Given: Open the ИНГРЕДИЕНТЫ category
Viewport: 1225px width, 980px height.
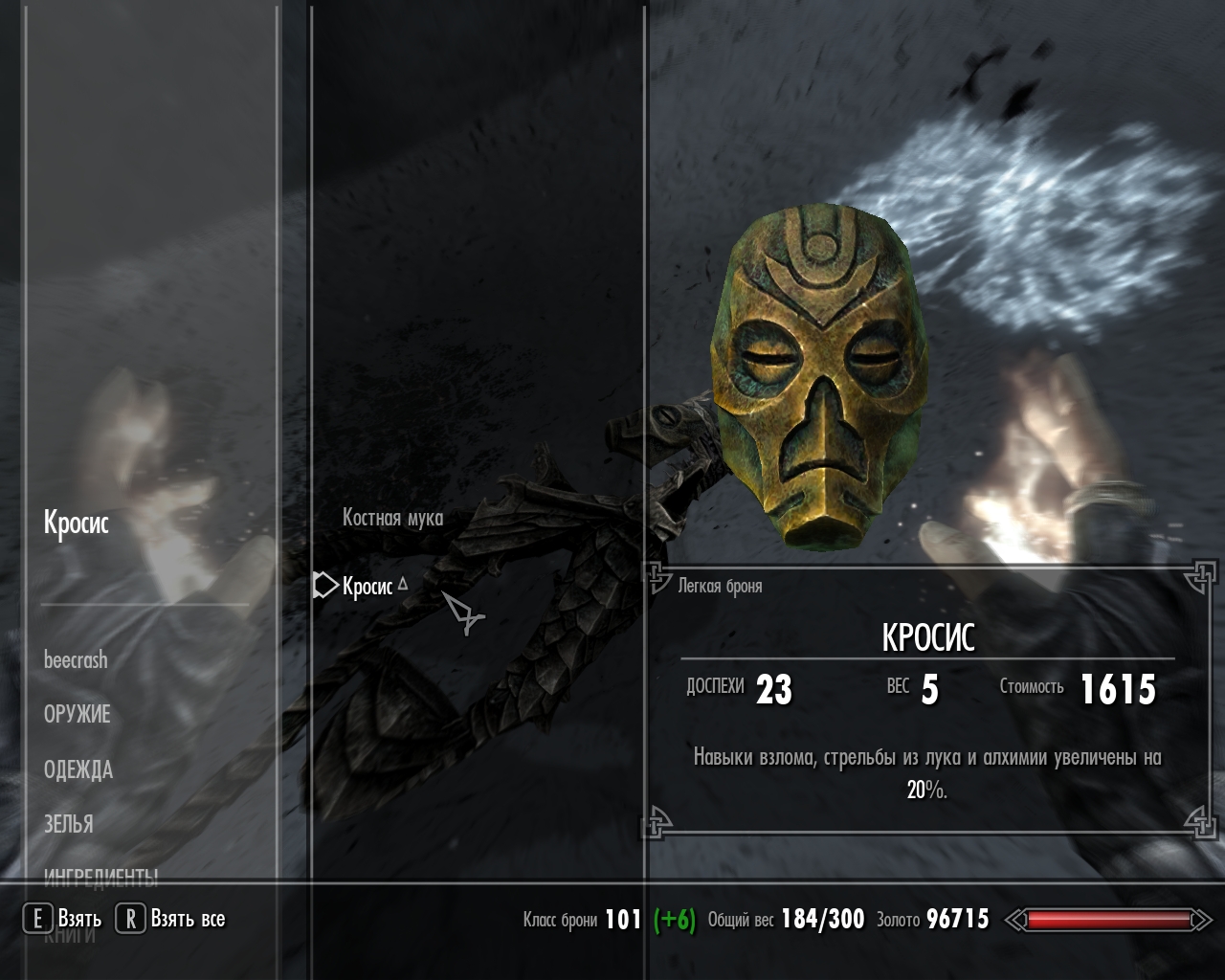Looking at the screenshot, I should click(x=100, y=874).
